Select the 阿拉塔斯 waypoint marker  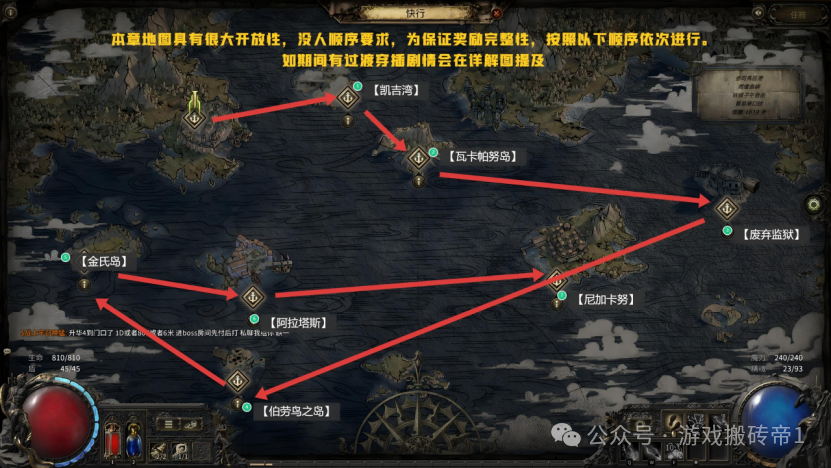pos(253,296)
